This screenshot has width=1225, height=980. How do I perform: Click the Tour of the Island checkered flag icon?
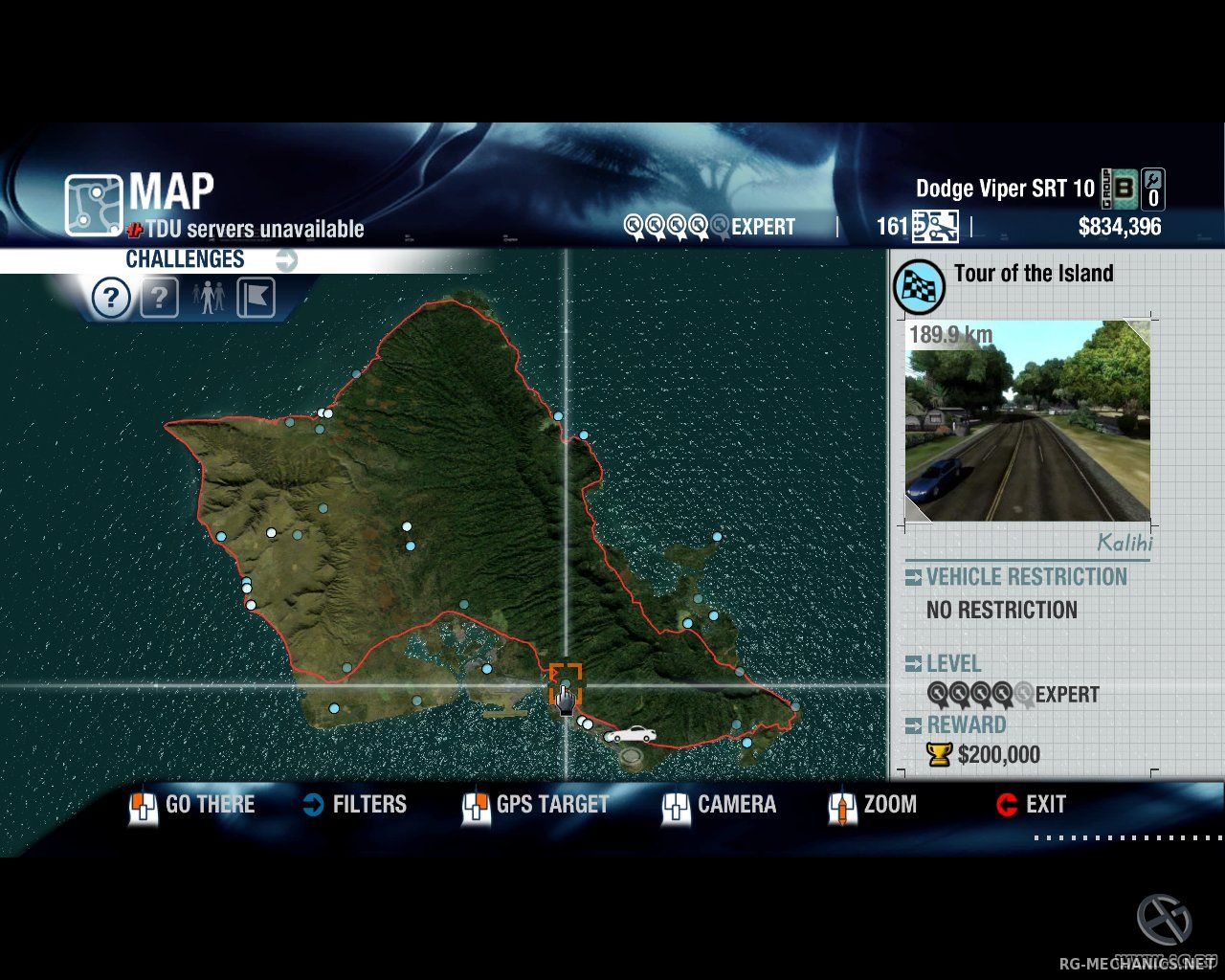(919, 286)
